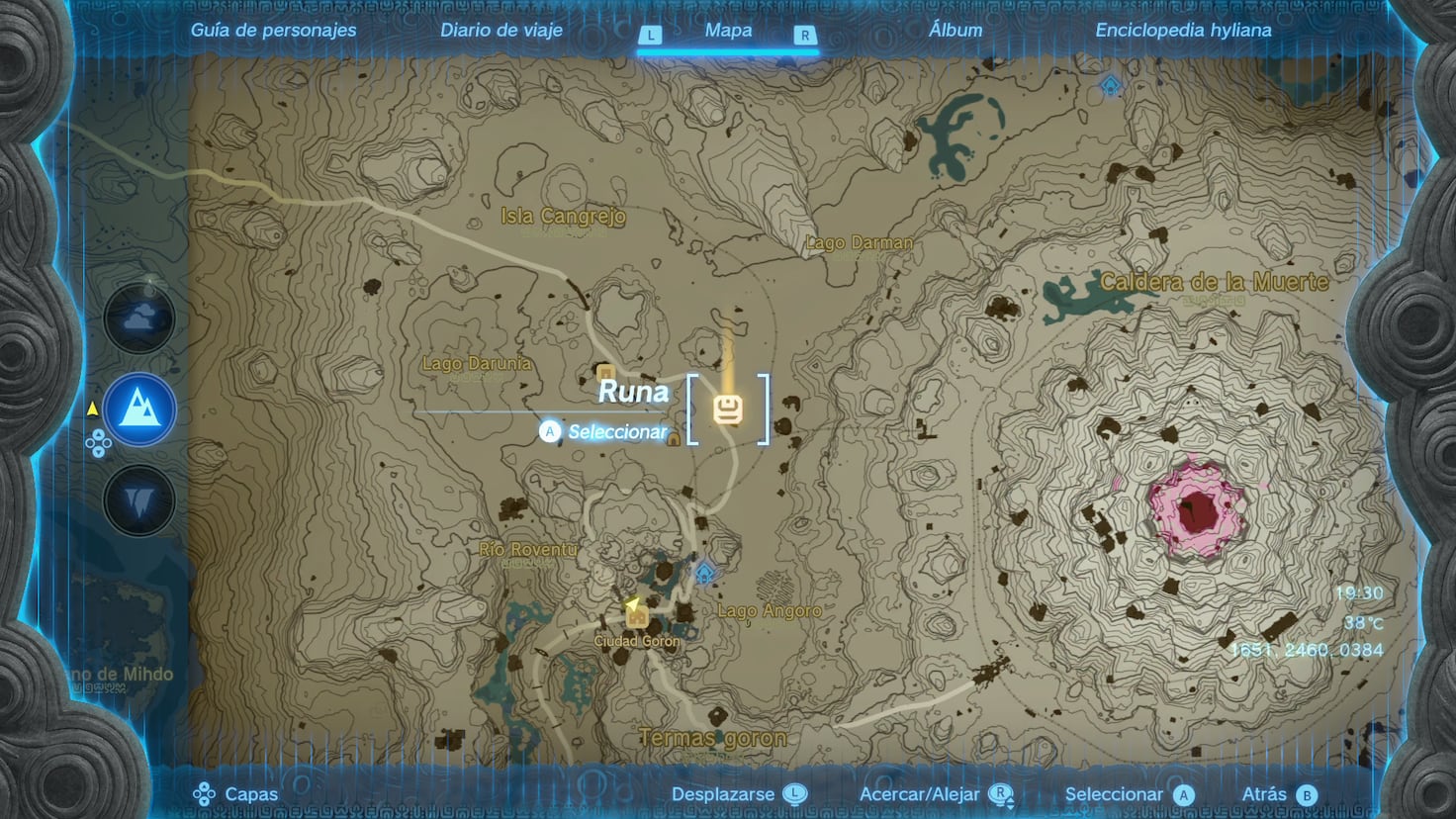
Task: Switch to the Álbum tab
Action: click(954, 30)
